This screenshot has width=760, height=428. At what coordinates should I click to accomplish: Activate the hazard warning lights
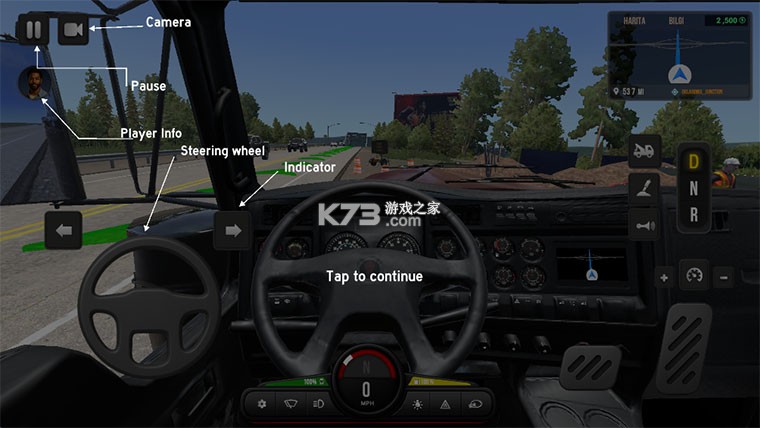point(443,404)
